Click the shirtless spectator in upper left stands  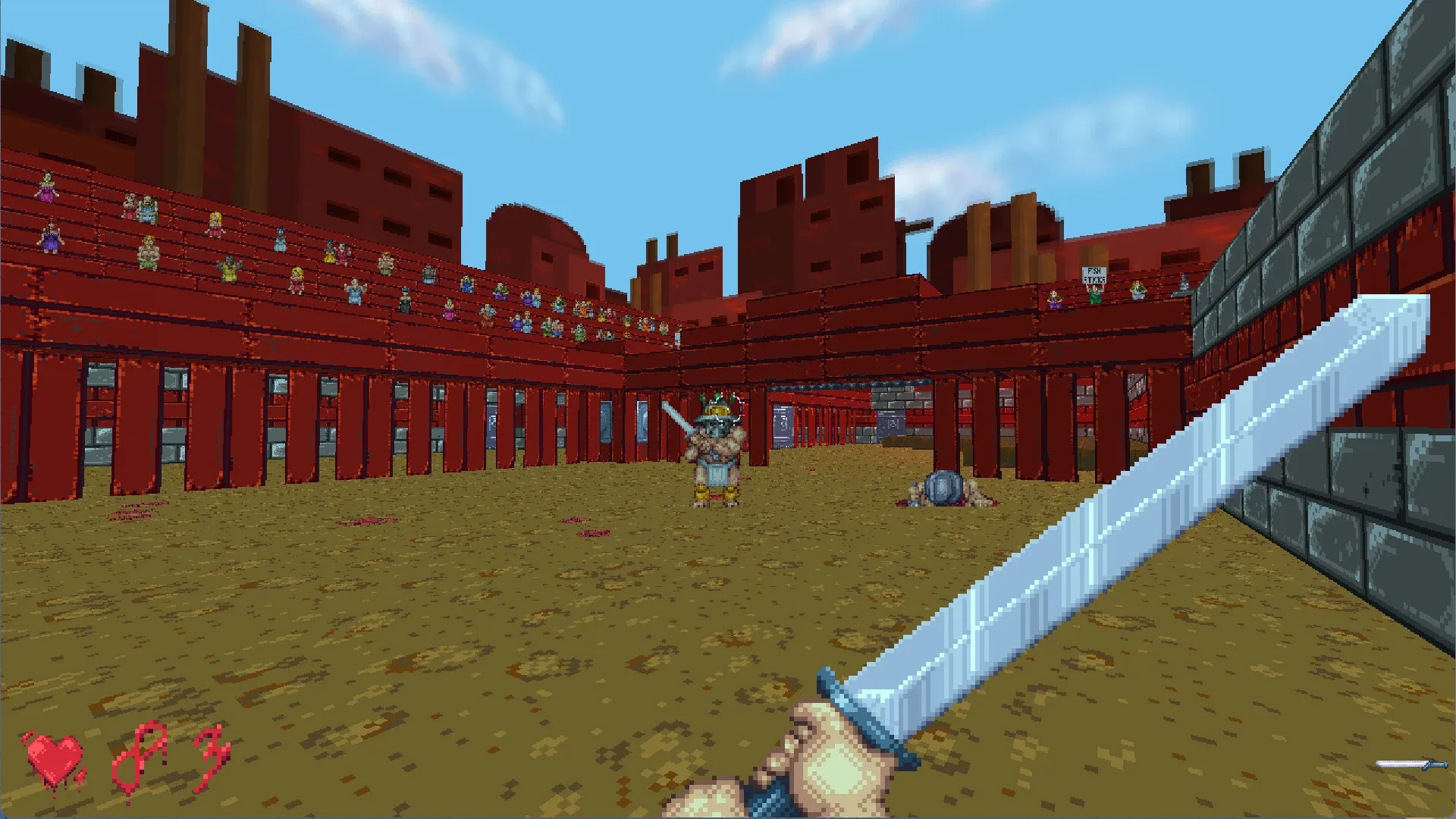click(149, 253)
